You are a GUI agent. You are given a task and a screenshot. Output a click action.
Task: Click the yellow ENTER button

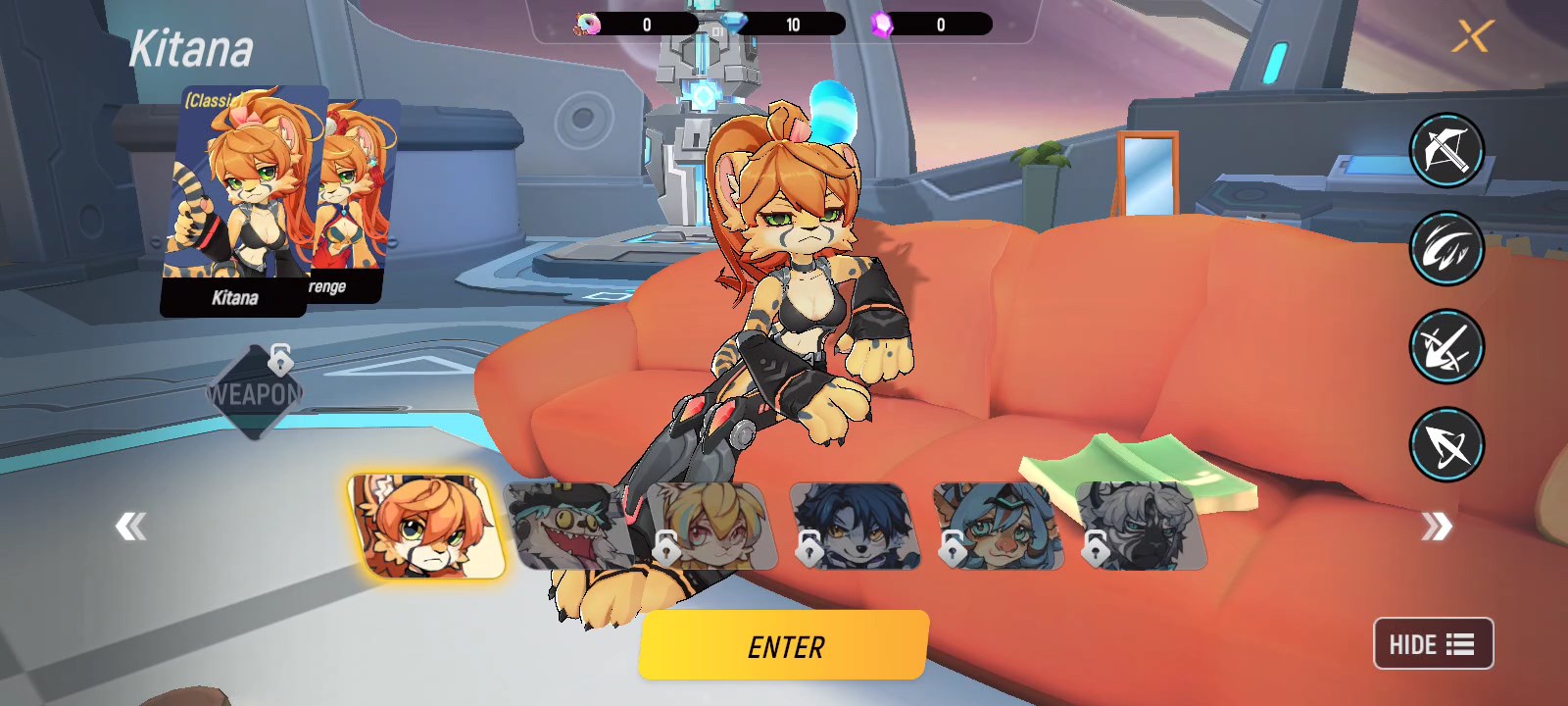(783, 645)
